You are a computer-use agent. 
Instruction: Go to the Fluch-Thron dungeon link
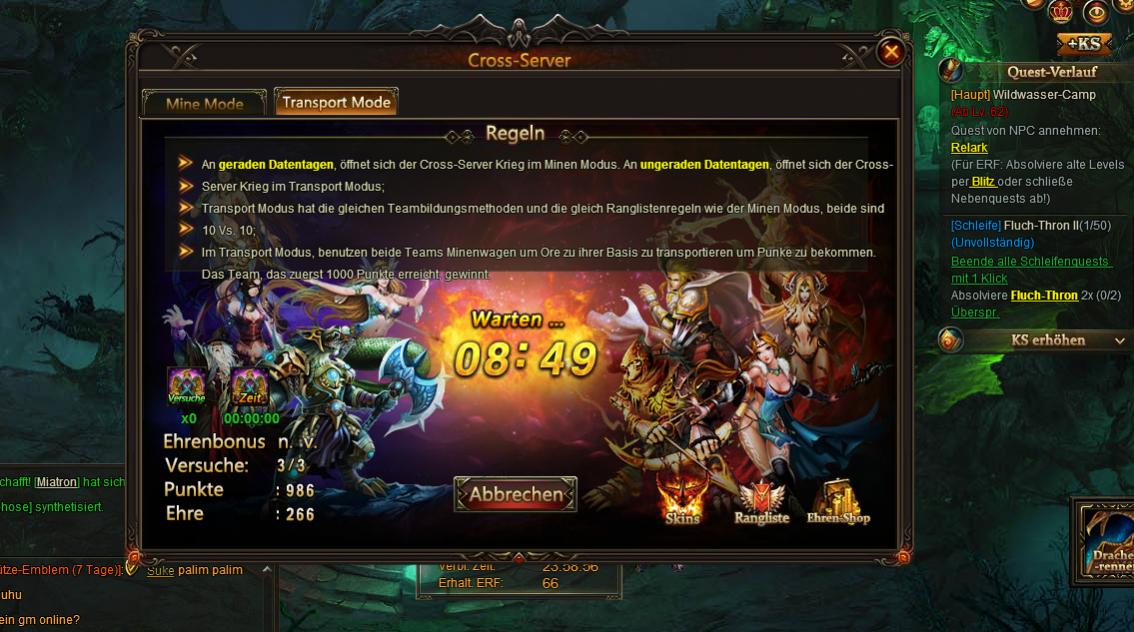click(x=1044, y=295)
